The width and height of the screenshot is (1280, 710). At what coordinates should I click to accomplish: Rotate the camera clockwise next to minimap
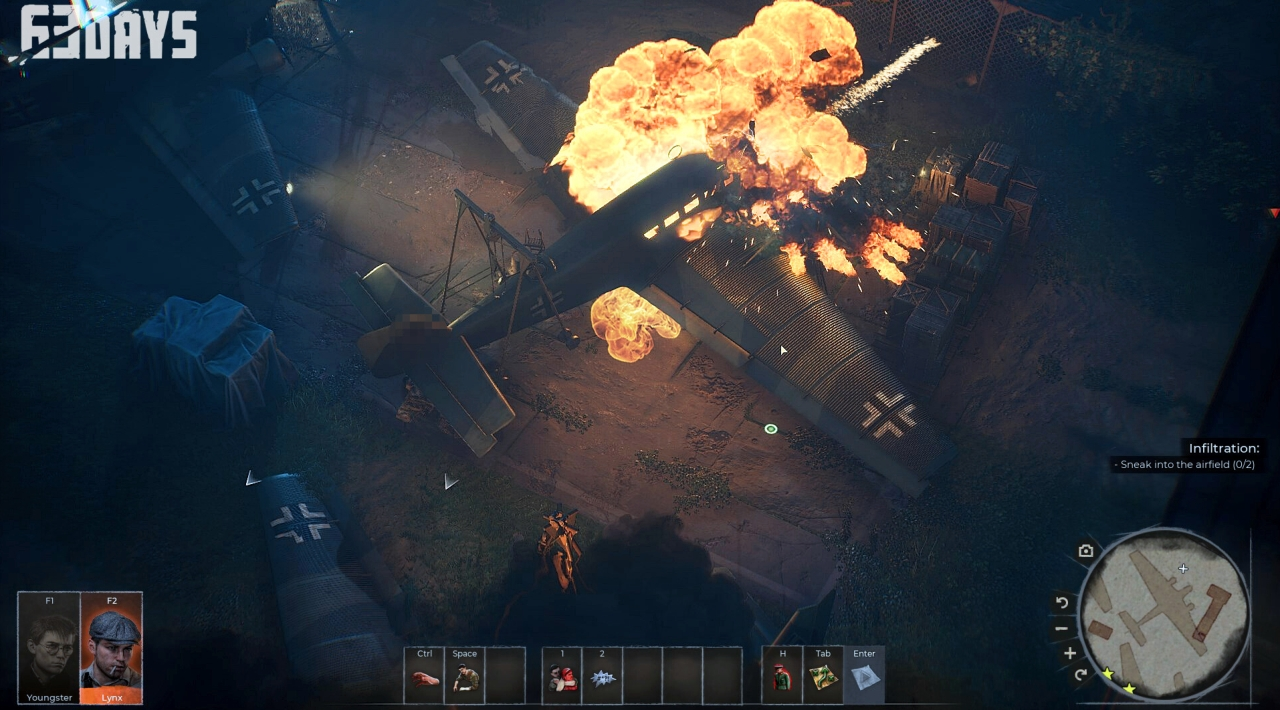tap(1080, 675)
